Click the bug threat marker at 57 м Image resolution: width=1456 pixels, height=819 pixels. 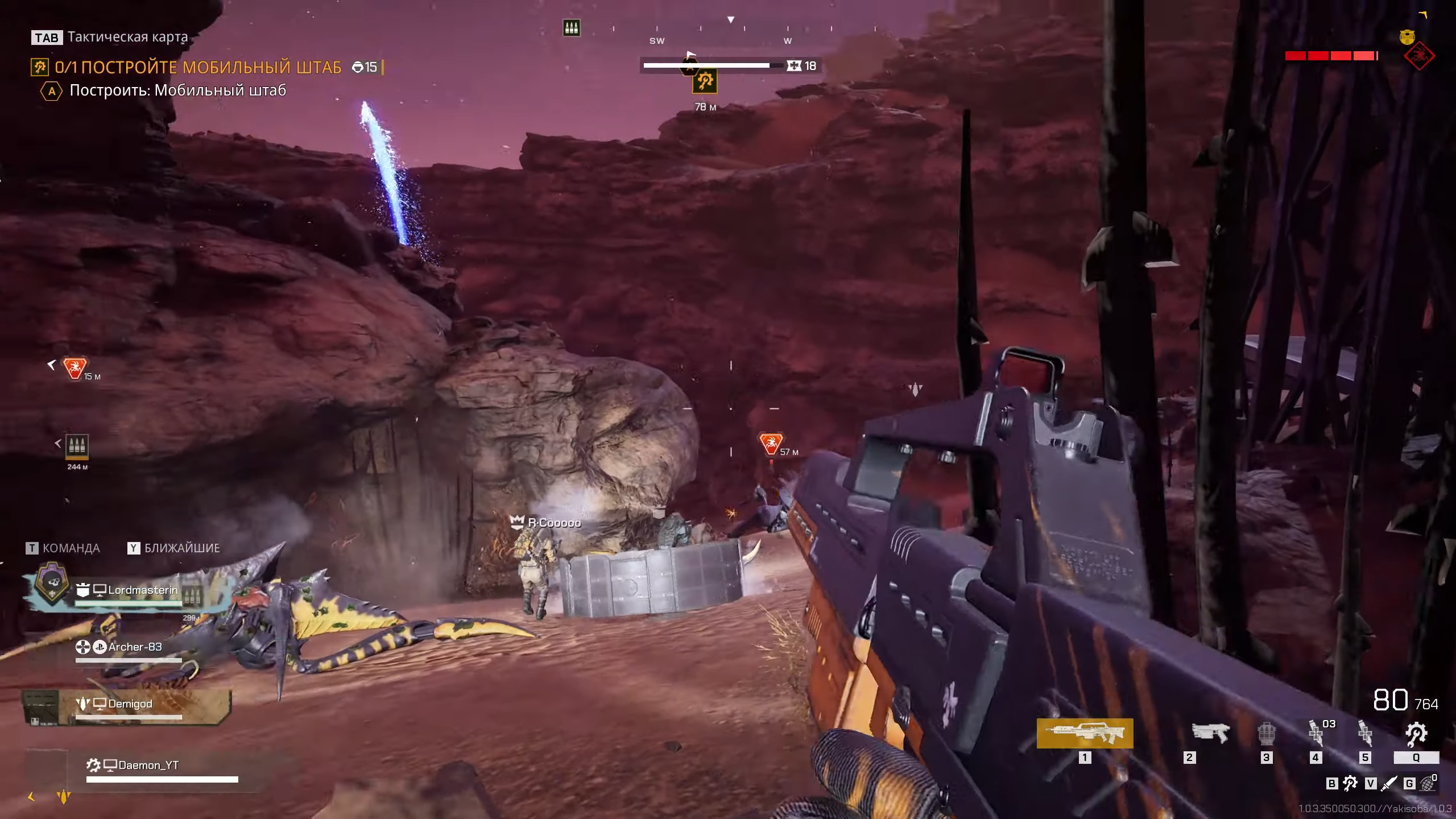771,444
